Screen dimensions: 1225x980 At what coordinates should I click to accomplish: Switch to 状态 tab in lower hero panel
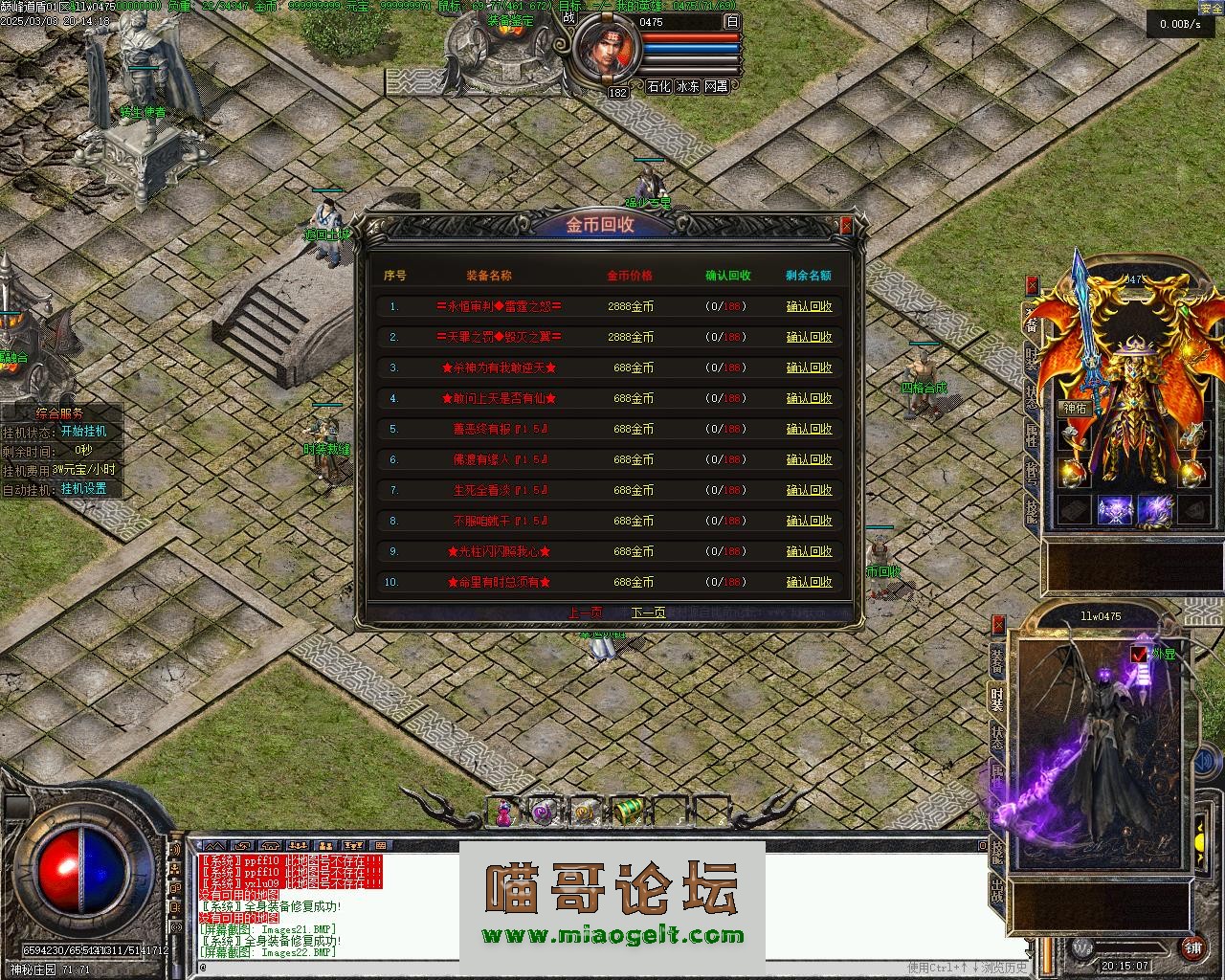click(x=997, y=738)
